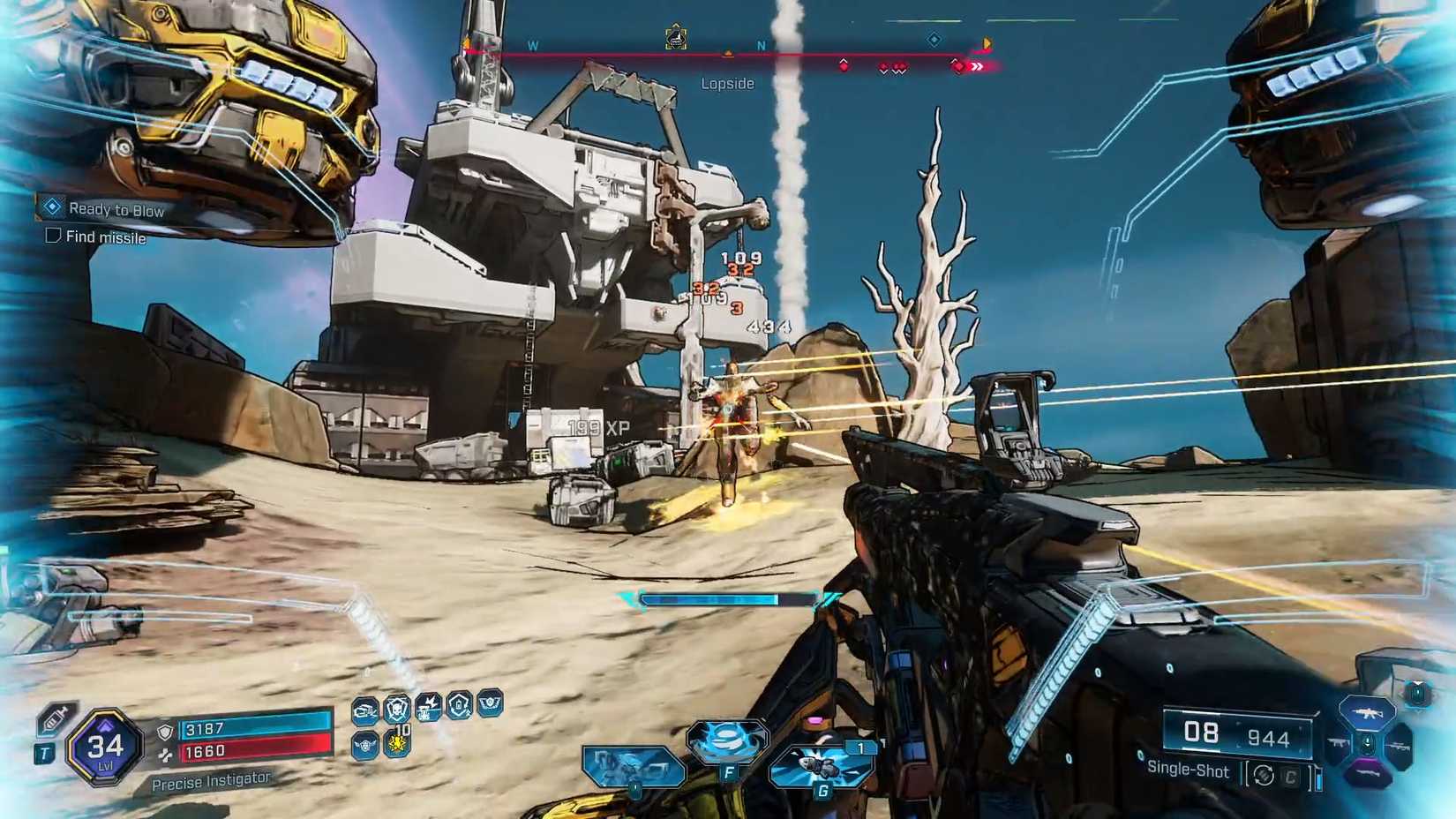Select the battery shield regeneration buff icon
This screenshot has width=1456, height=819.
coord(459,708)
